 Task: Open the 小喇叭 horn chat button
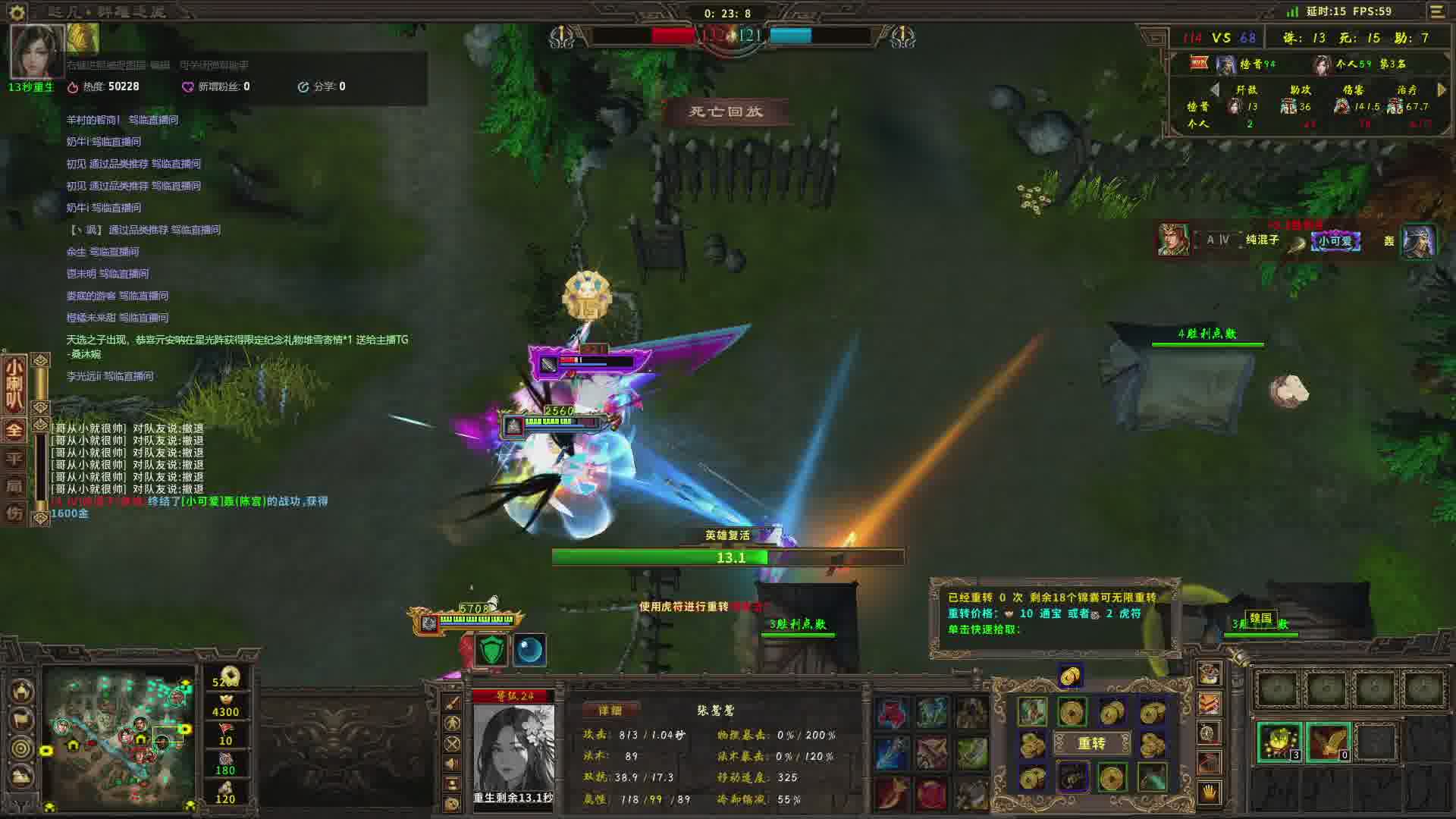[x=14, y=384]
